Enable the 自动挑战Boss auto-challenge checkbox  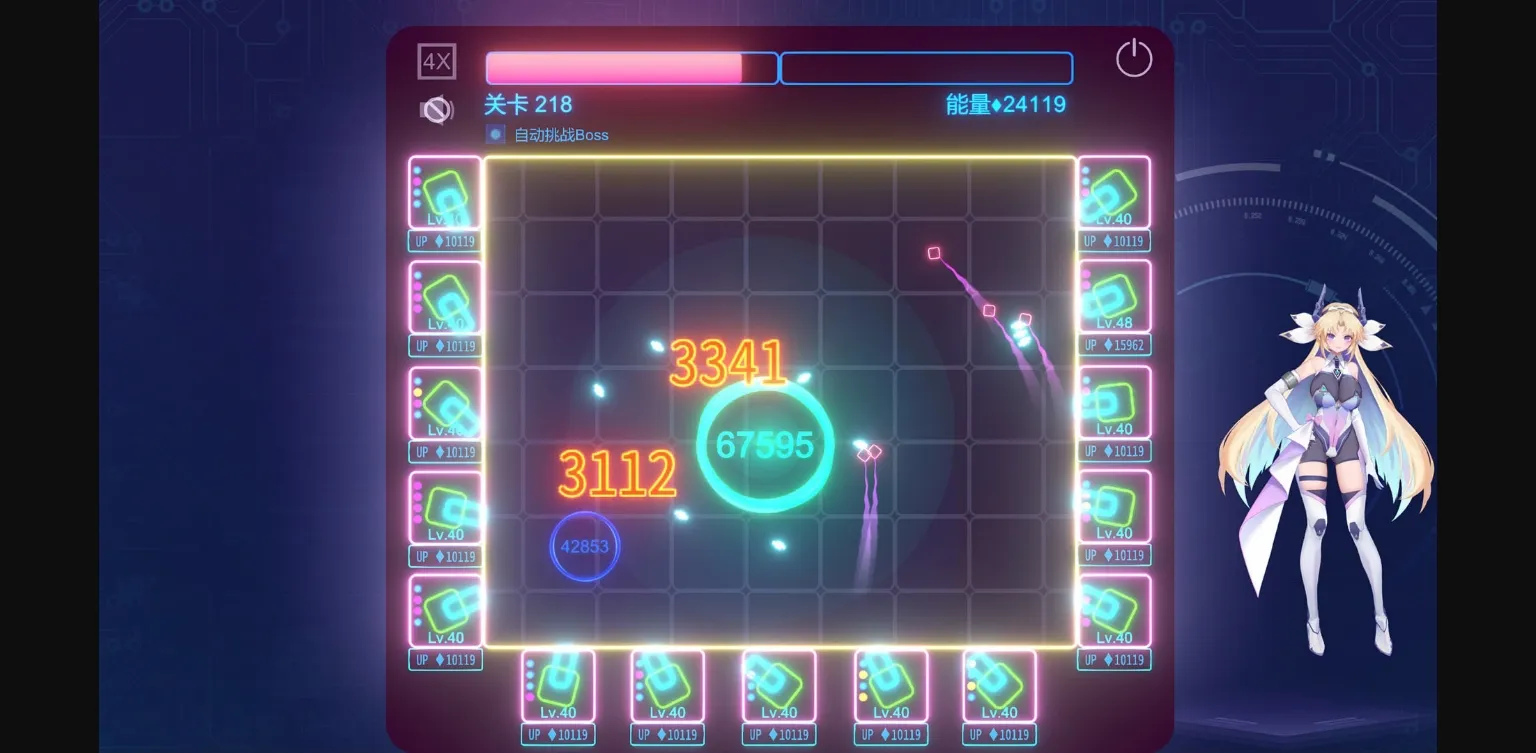tap(493, 134)
